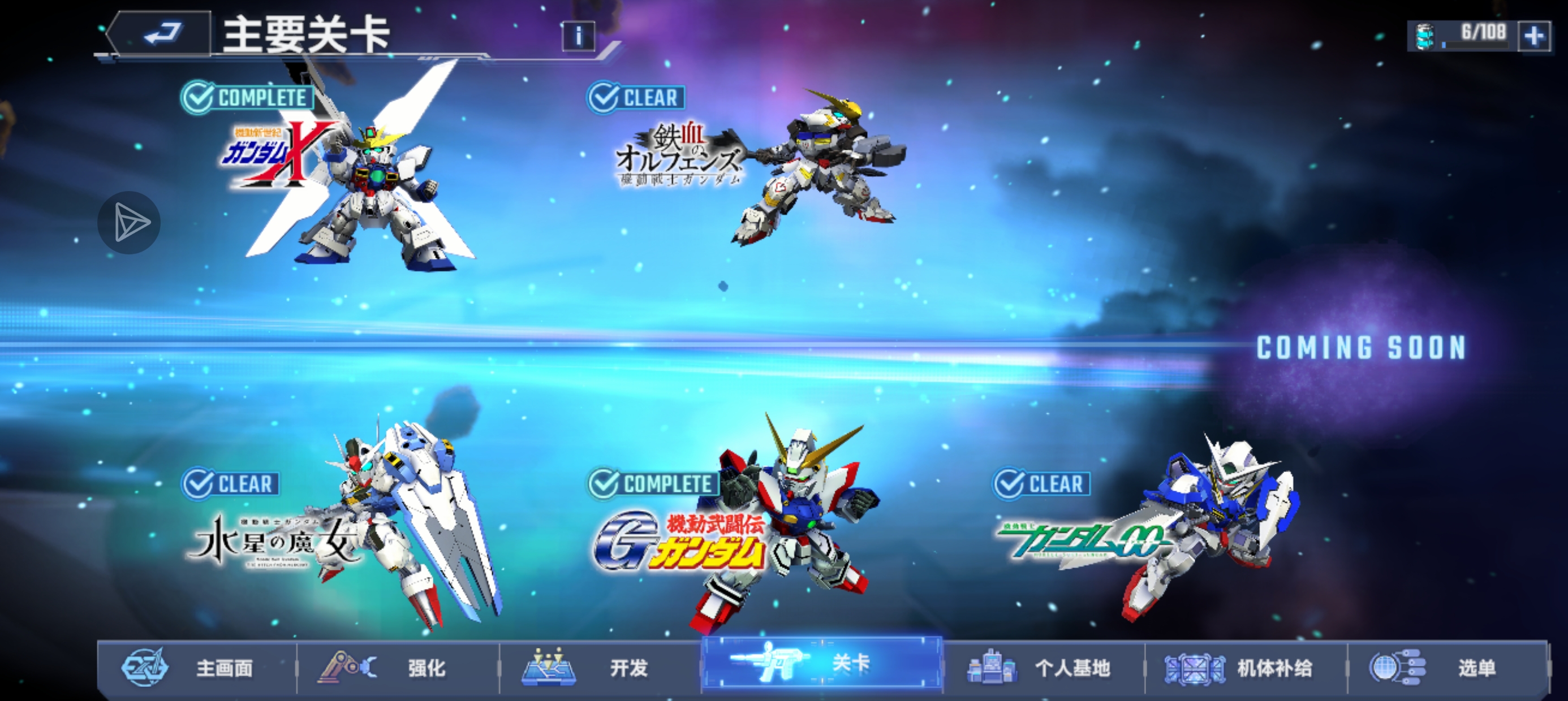Switch to the 强化 enhancement tab
The width and height of the screenshot is (1568, 701).
point(398,668)
